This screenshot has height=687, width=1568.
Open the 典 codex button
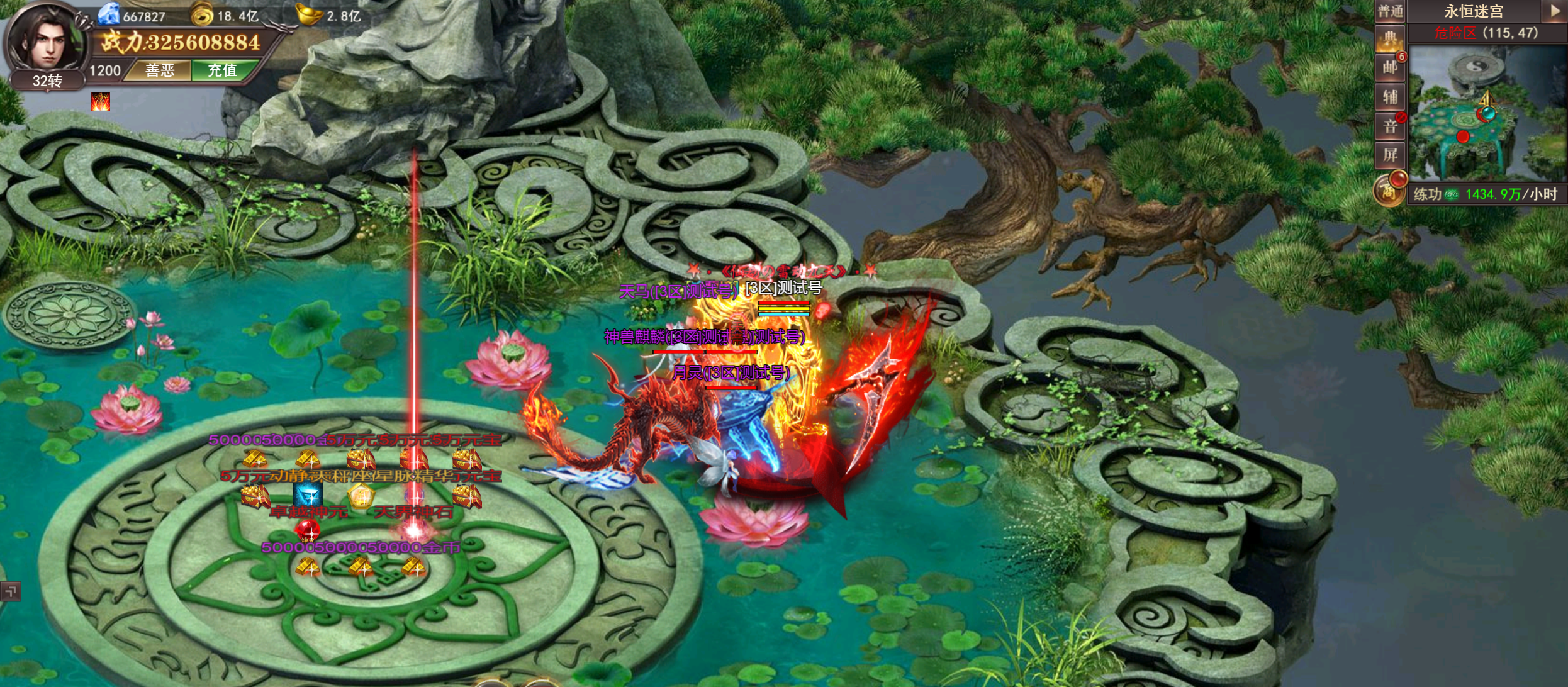click(1390, 40)
